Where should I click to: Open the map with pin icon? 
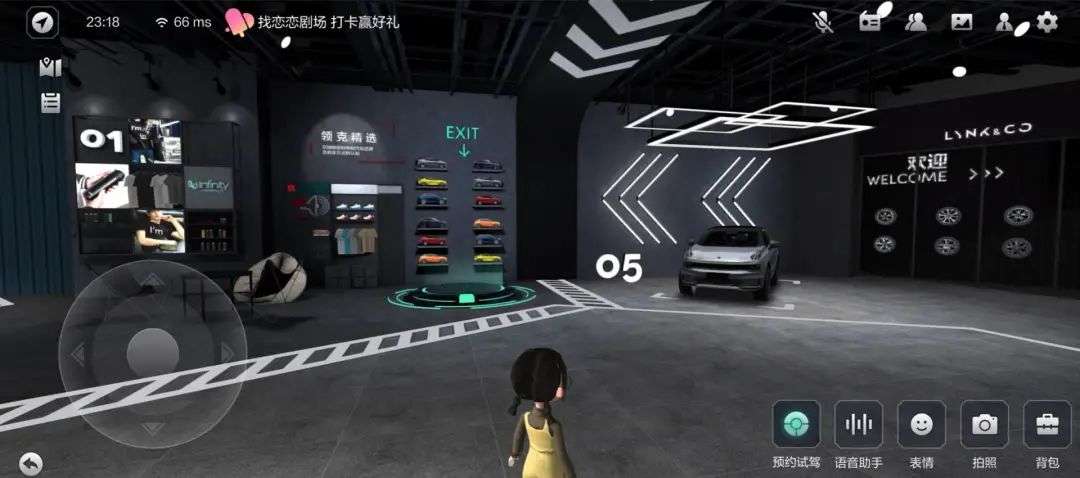click(50, 67)
